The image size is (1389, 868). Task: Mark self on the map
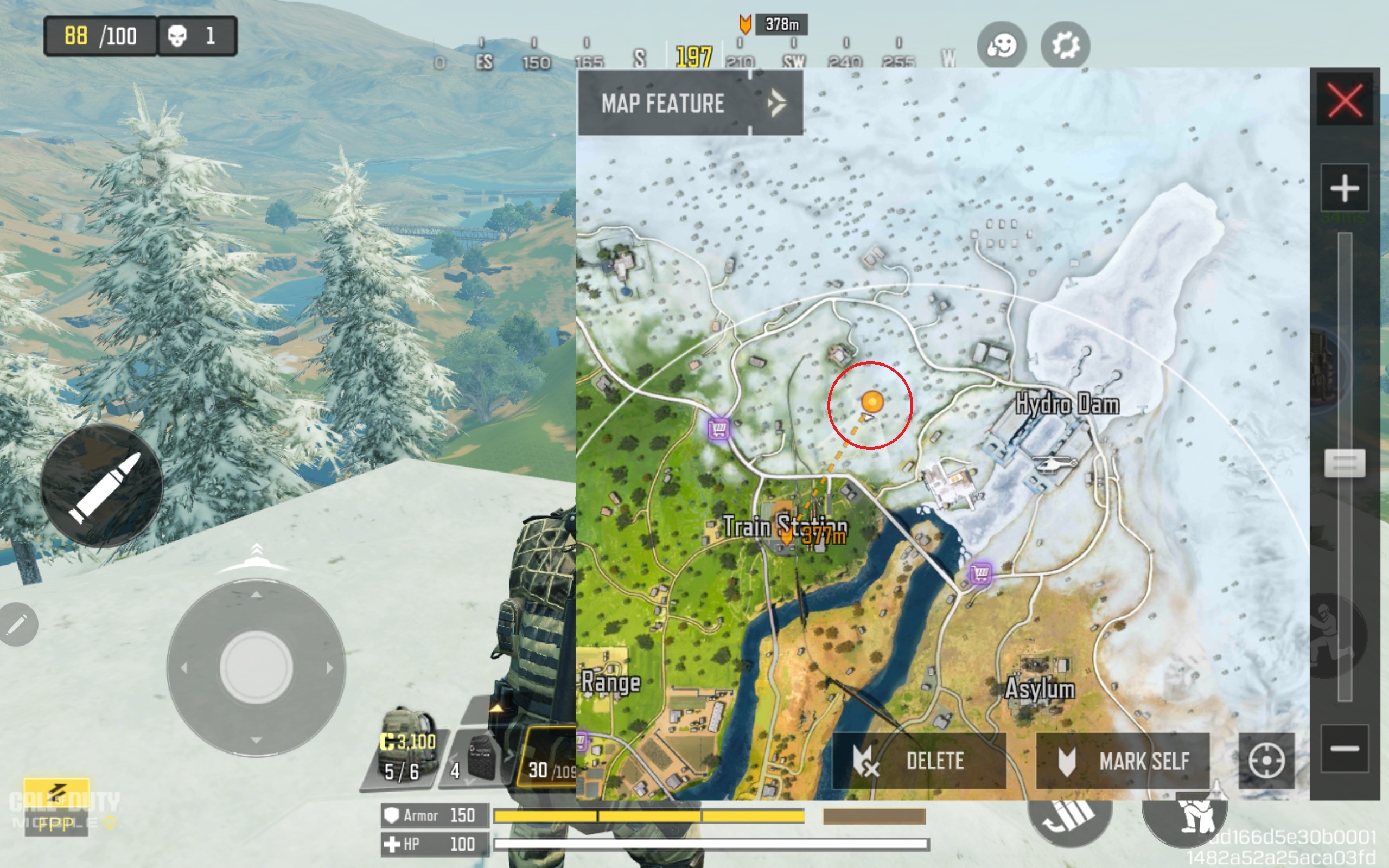pos(1123,761)
